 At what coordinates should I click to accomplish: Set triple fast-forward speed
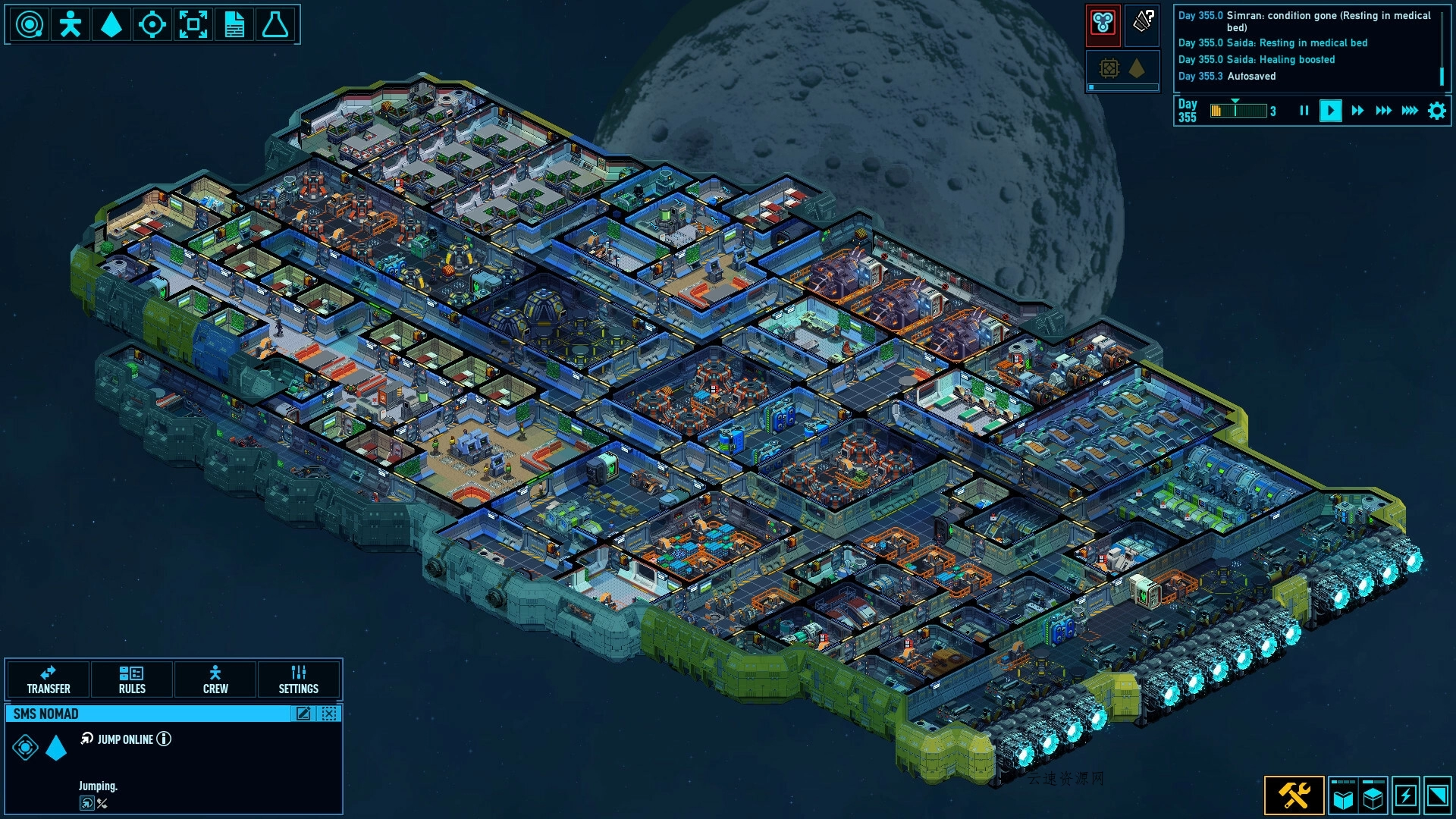[1383, 111]
